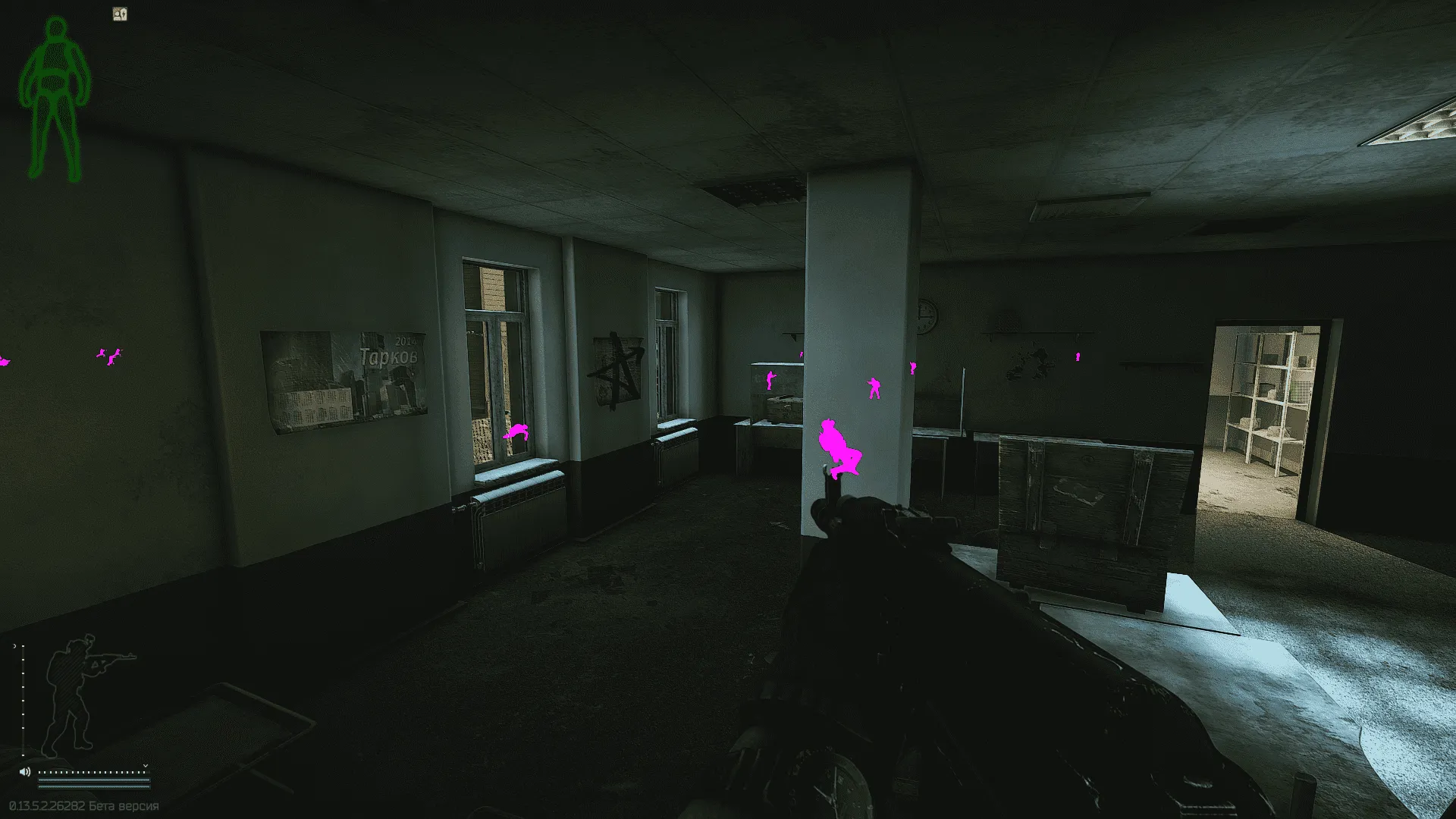The height and width of the screenshot is (819, 1456).
Task: Select the energy buff status icon
Action: tap(121, 14)
